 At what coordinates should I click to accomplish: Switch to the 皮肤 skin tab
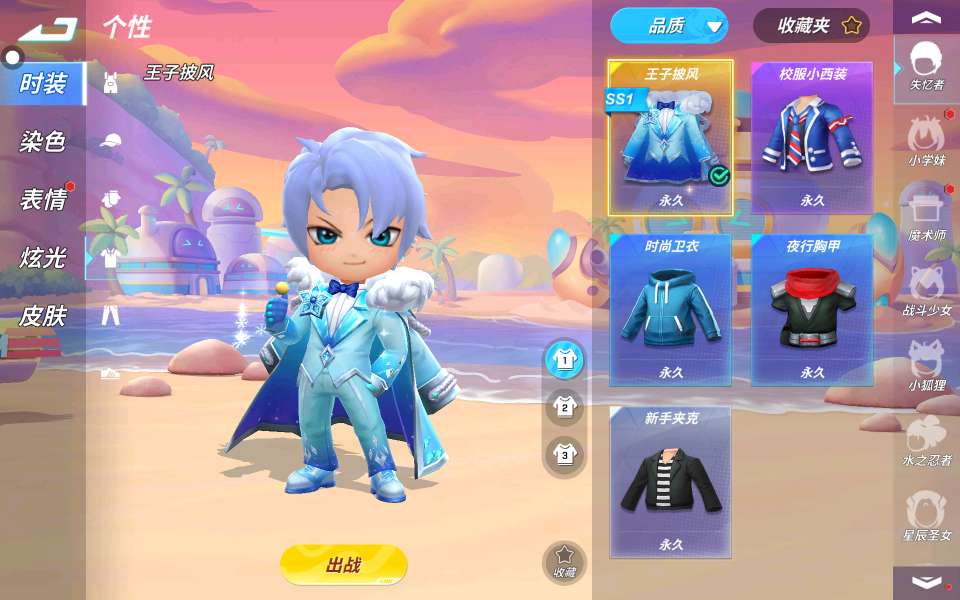(42, 316)
